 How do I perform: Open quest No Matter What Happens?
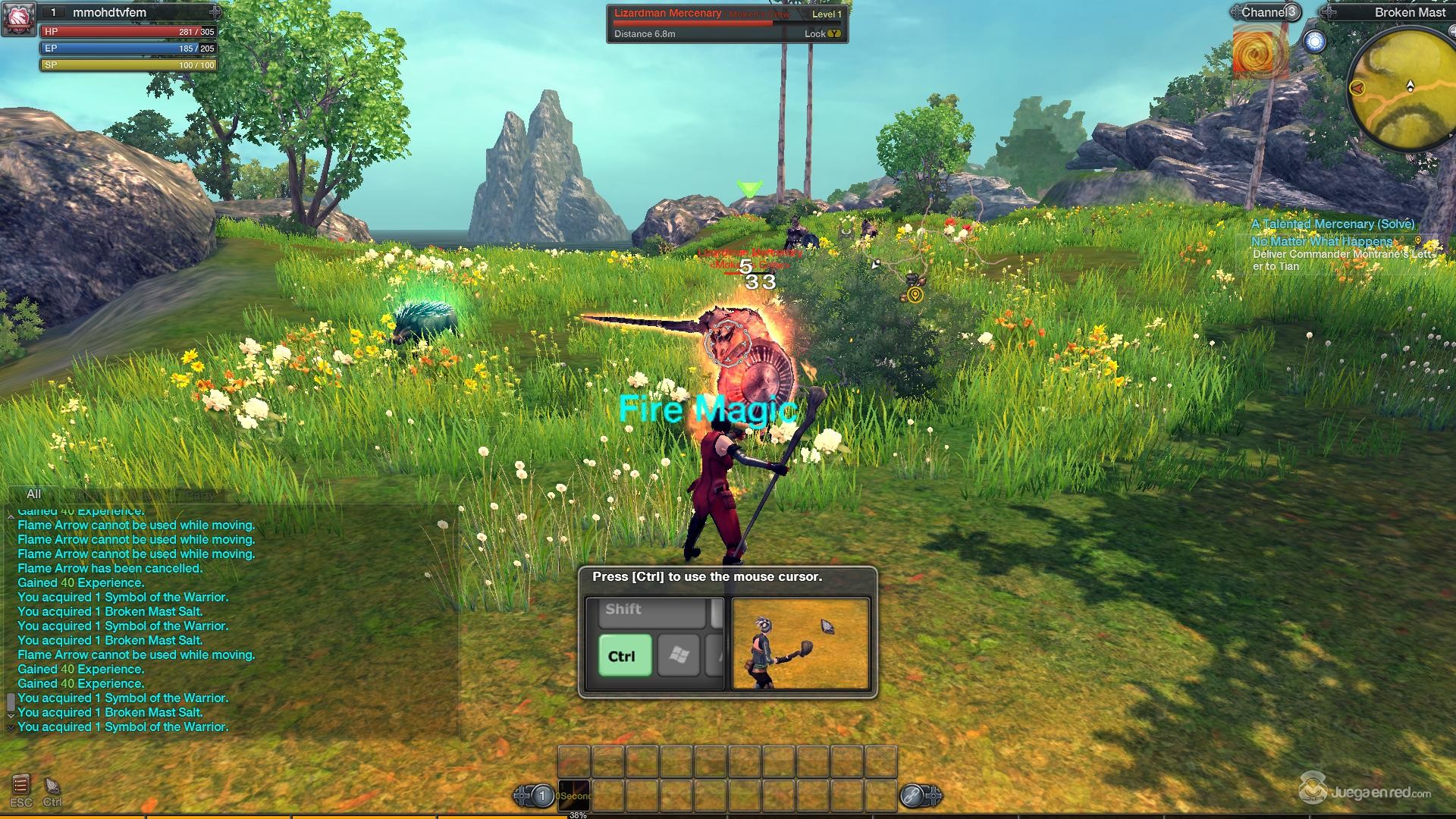(1323, 241)
